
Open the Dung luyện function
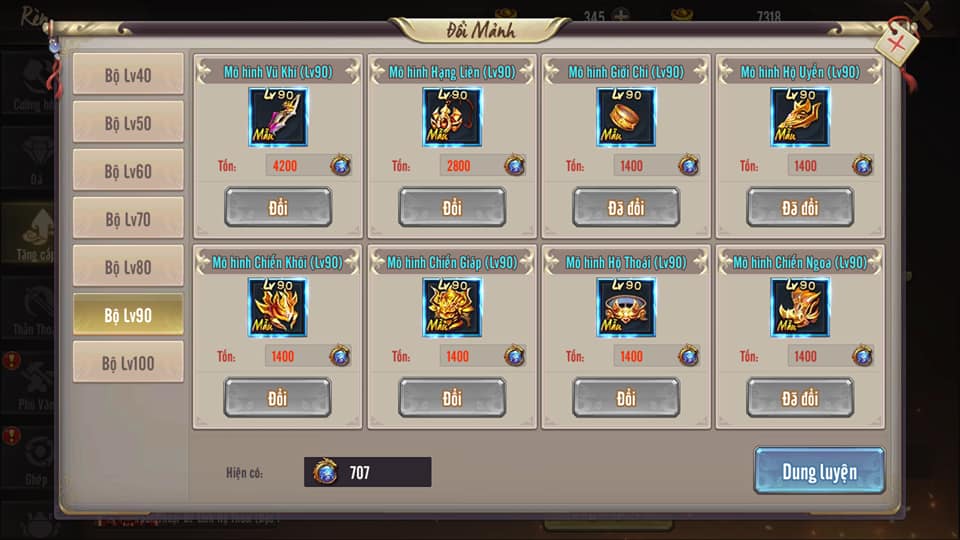click(819, 471)
